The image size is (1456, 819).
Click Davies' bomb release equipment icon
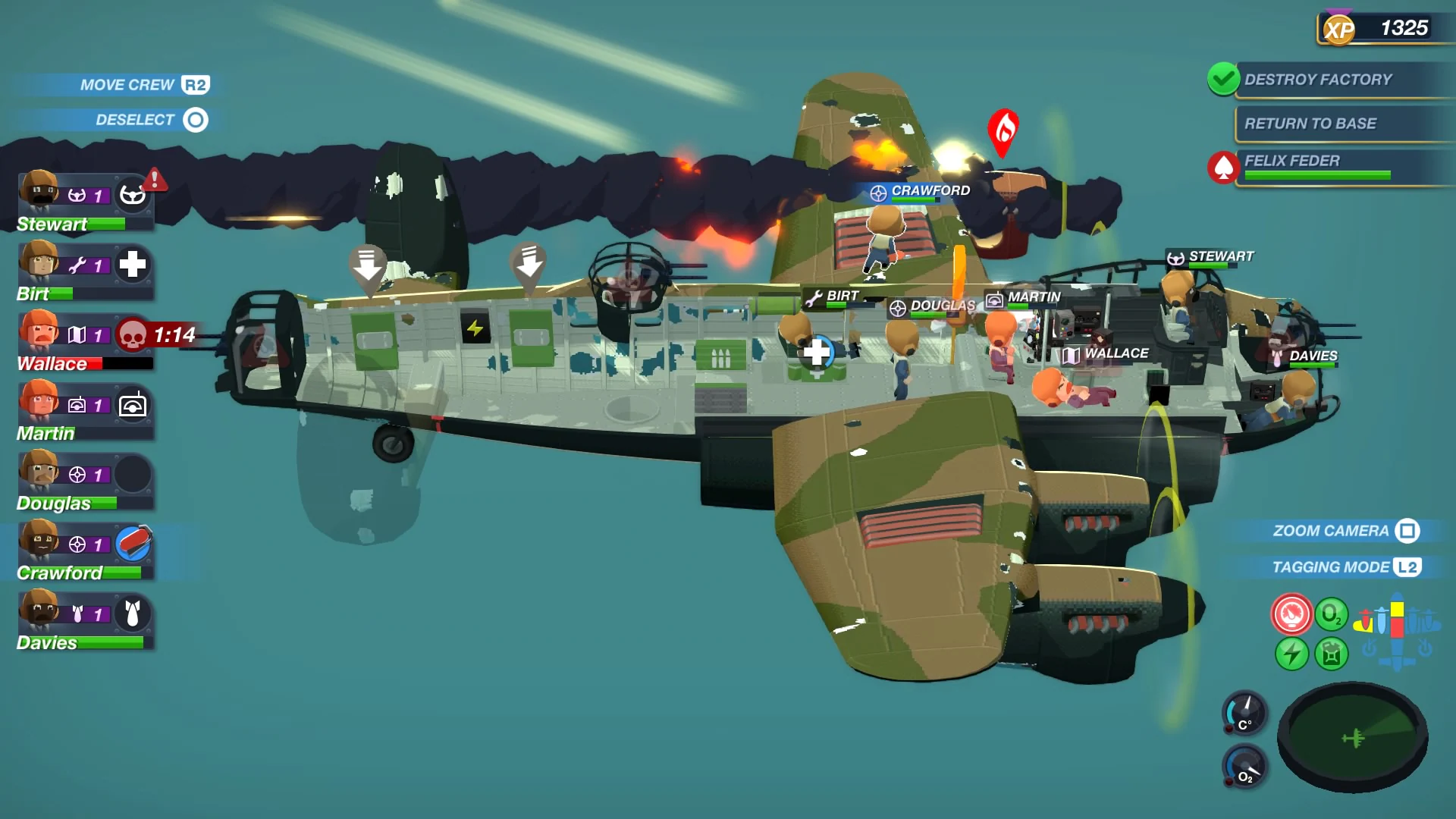(134, 613)
